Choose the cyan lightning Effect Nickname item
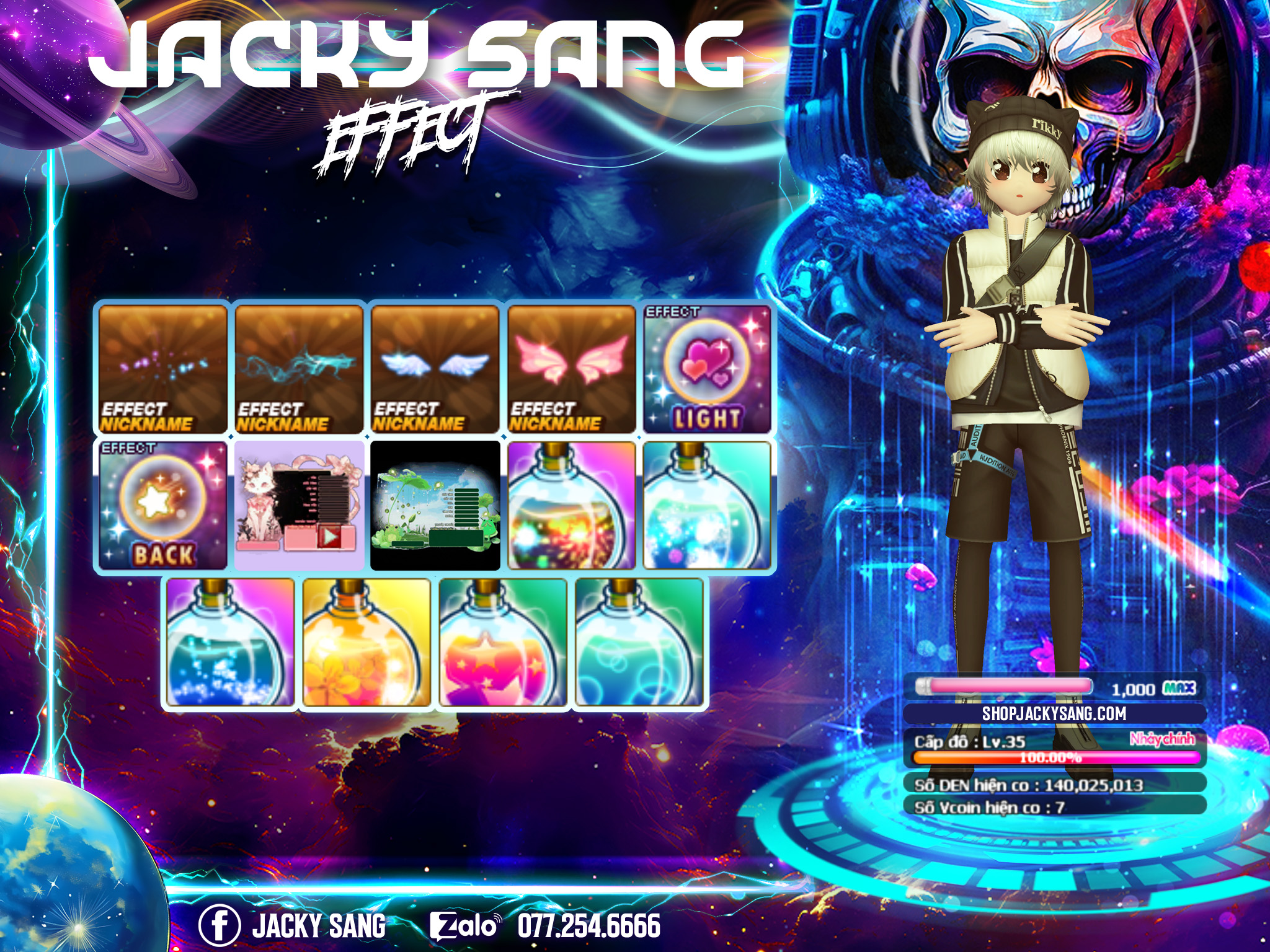This screenshot has height=952, width=1270. (x=299, y=369)
